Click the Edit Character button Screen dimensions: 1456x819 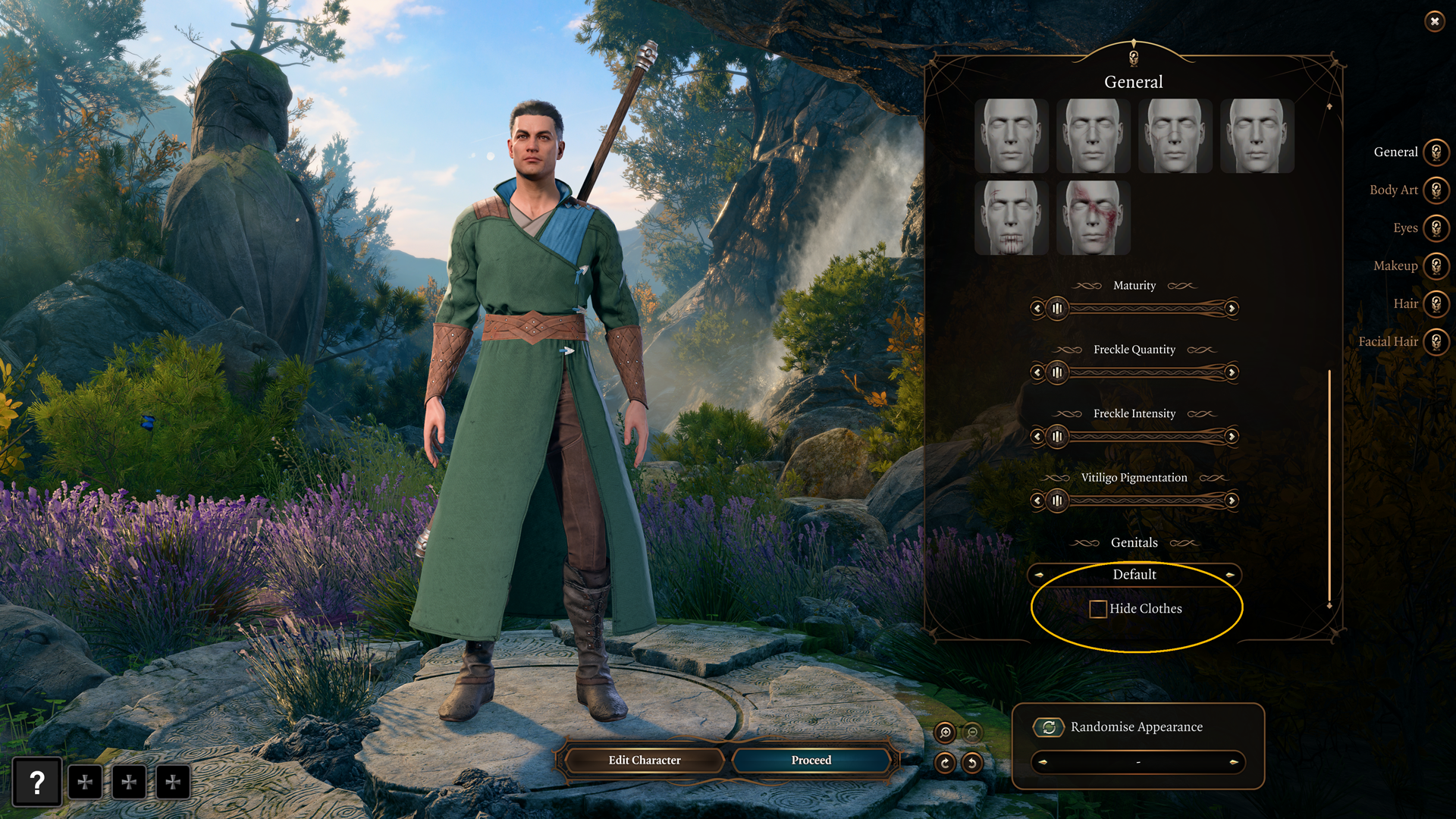click(644, 760)
